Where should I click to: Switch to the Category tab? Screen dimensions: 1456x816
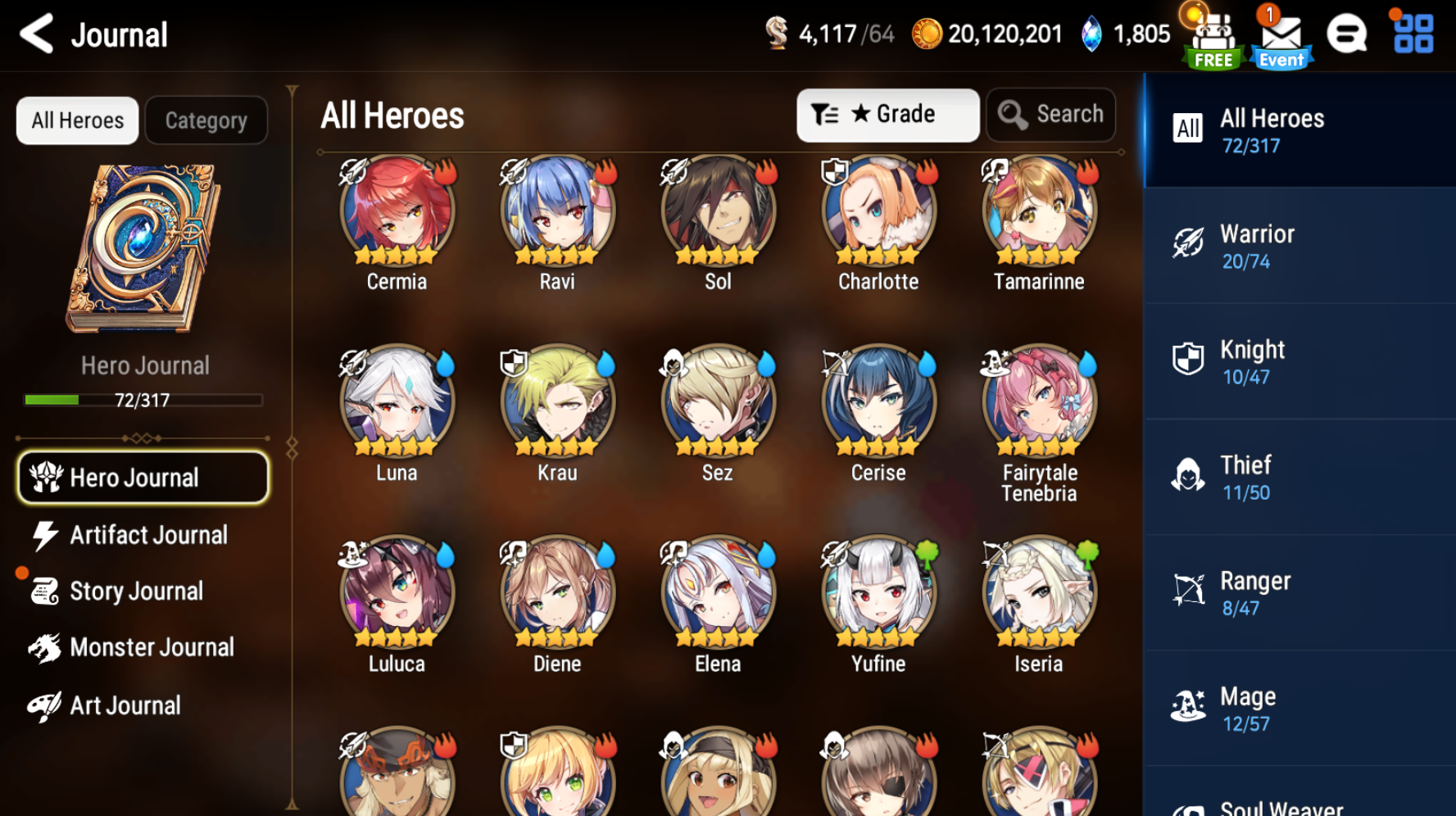pyautogui.click(x=206, y=120)
